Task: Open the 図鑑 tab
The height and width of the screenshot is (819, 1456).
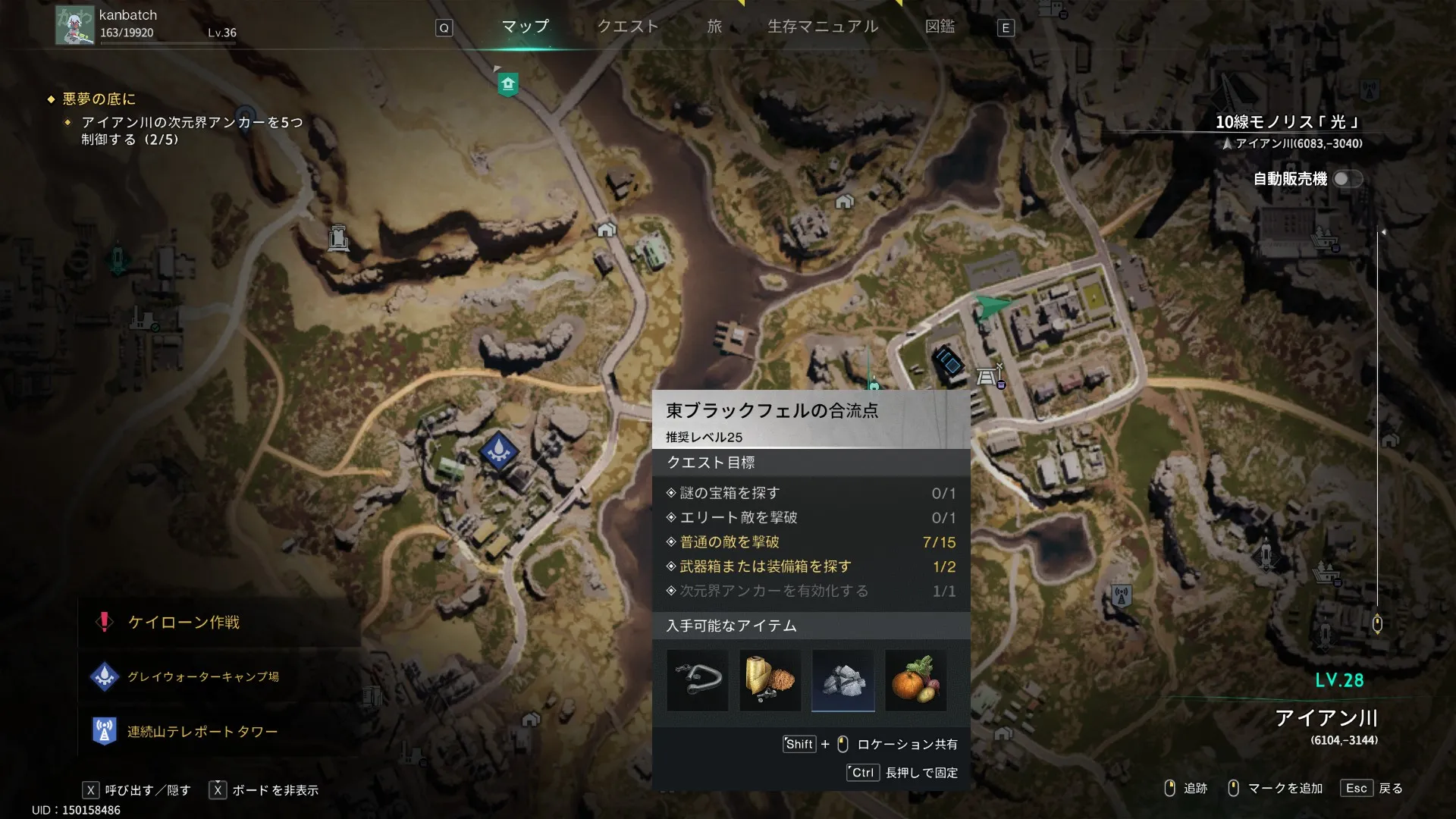Action: coord(940,27)
